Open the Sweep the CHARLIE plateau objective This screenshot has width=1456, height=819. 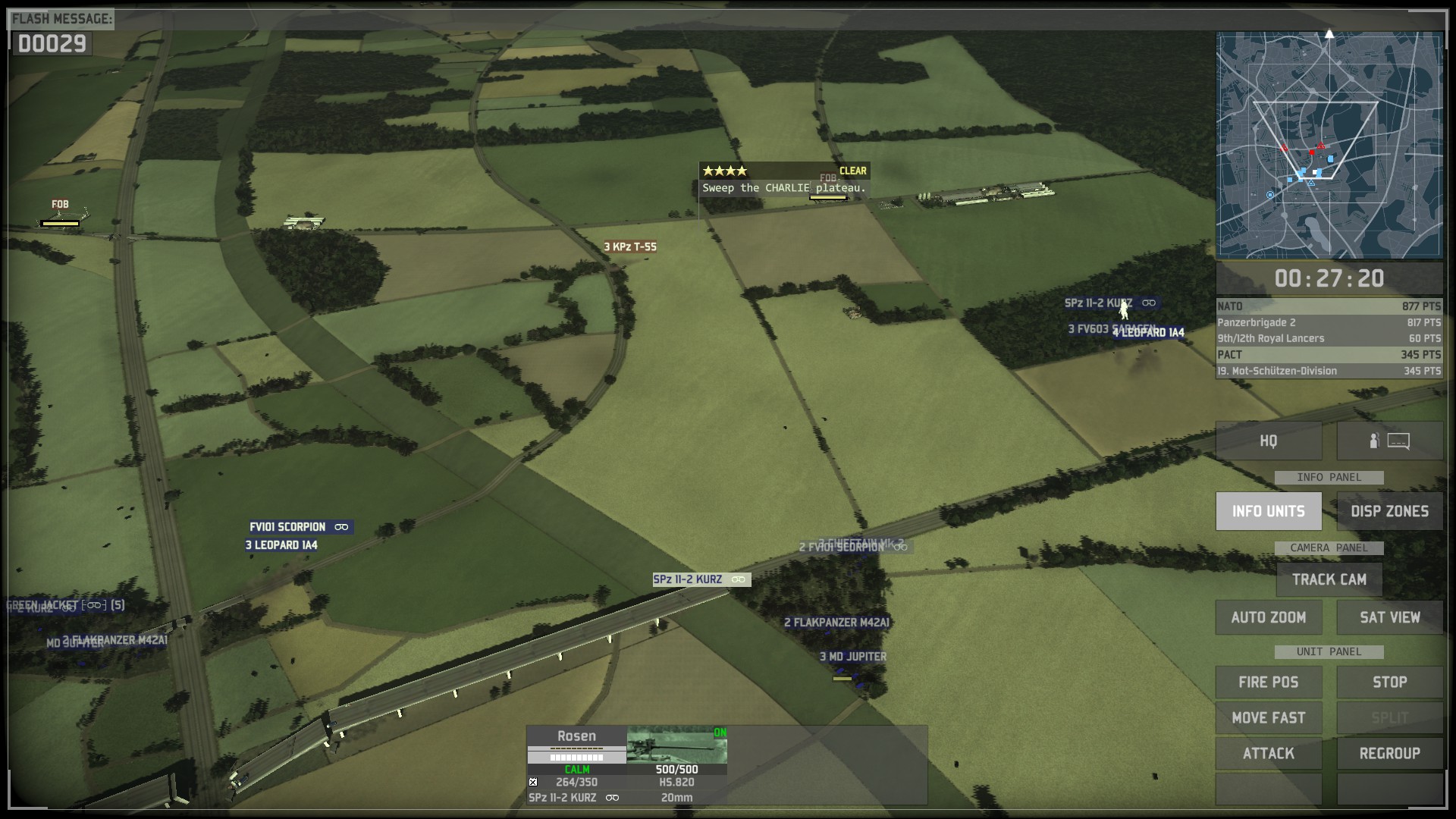(783, 187)
